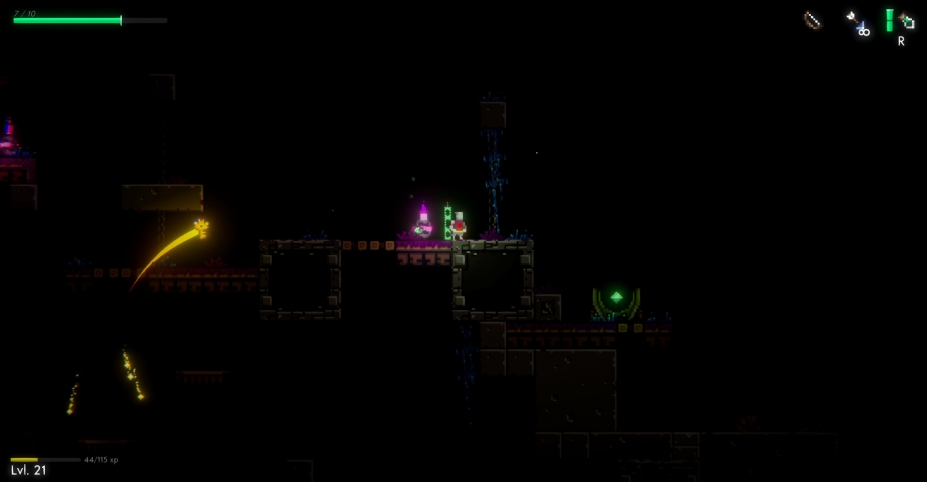Select the bow weapon icon
The height and width of the screenshot is (482, 927).
coord(813,21)
